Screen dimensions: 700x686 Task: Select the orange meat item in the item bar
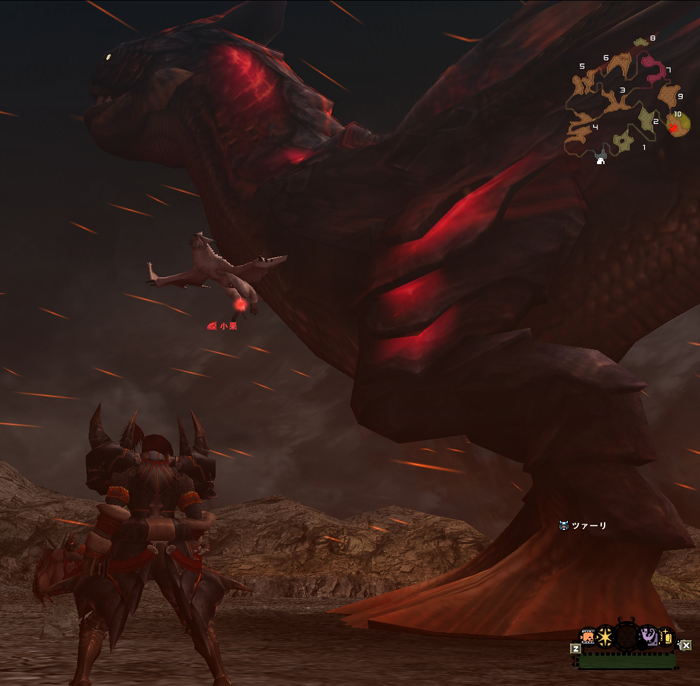589,636
